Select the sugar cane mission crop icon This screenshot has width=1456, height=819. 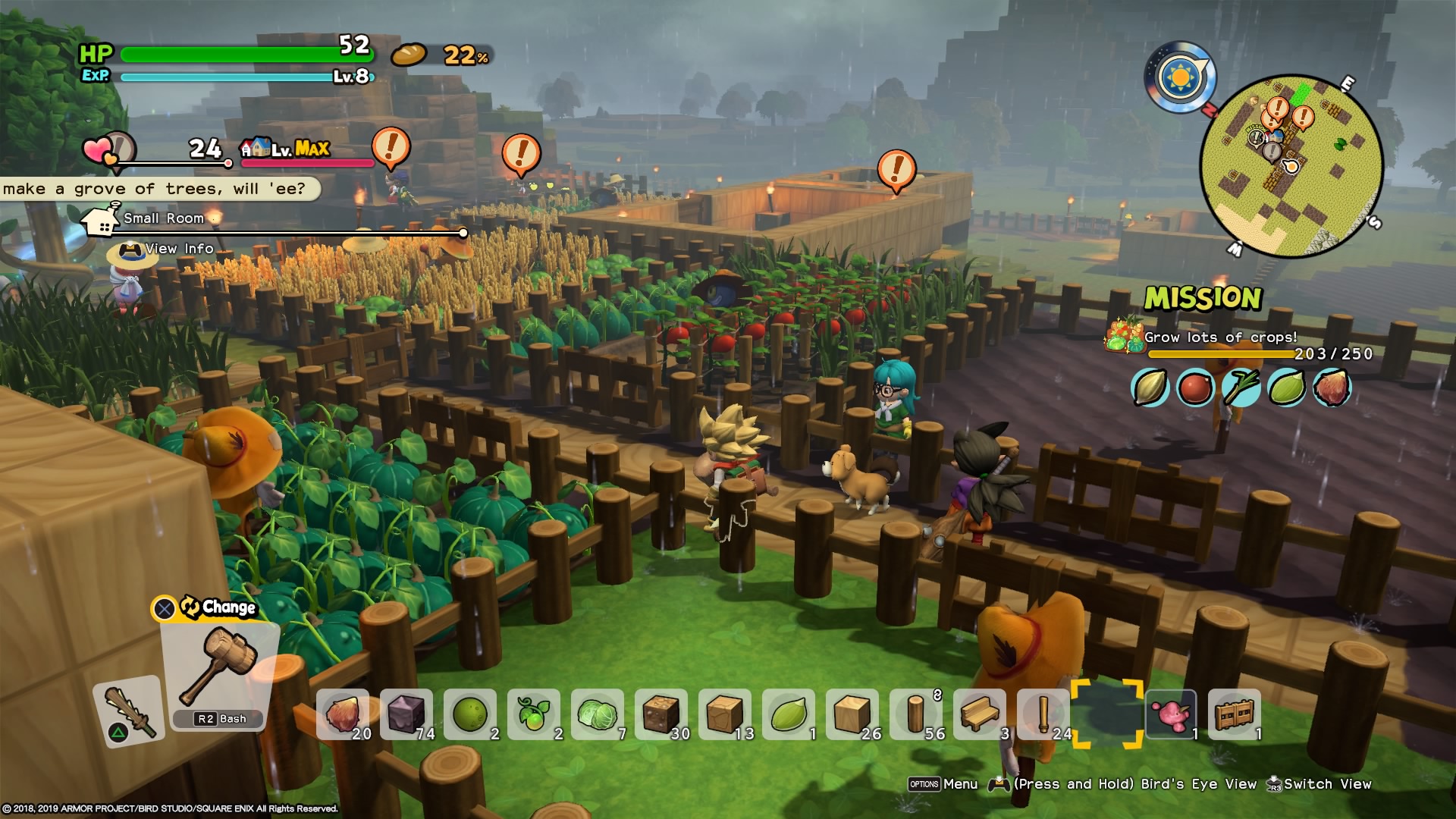click(1241, 388)
